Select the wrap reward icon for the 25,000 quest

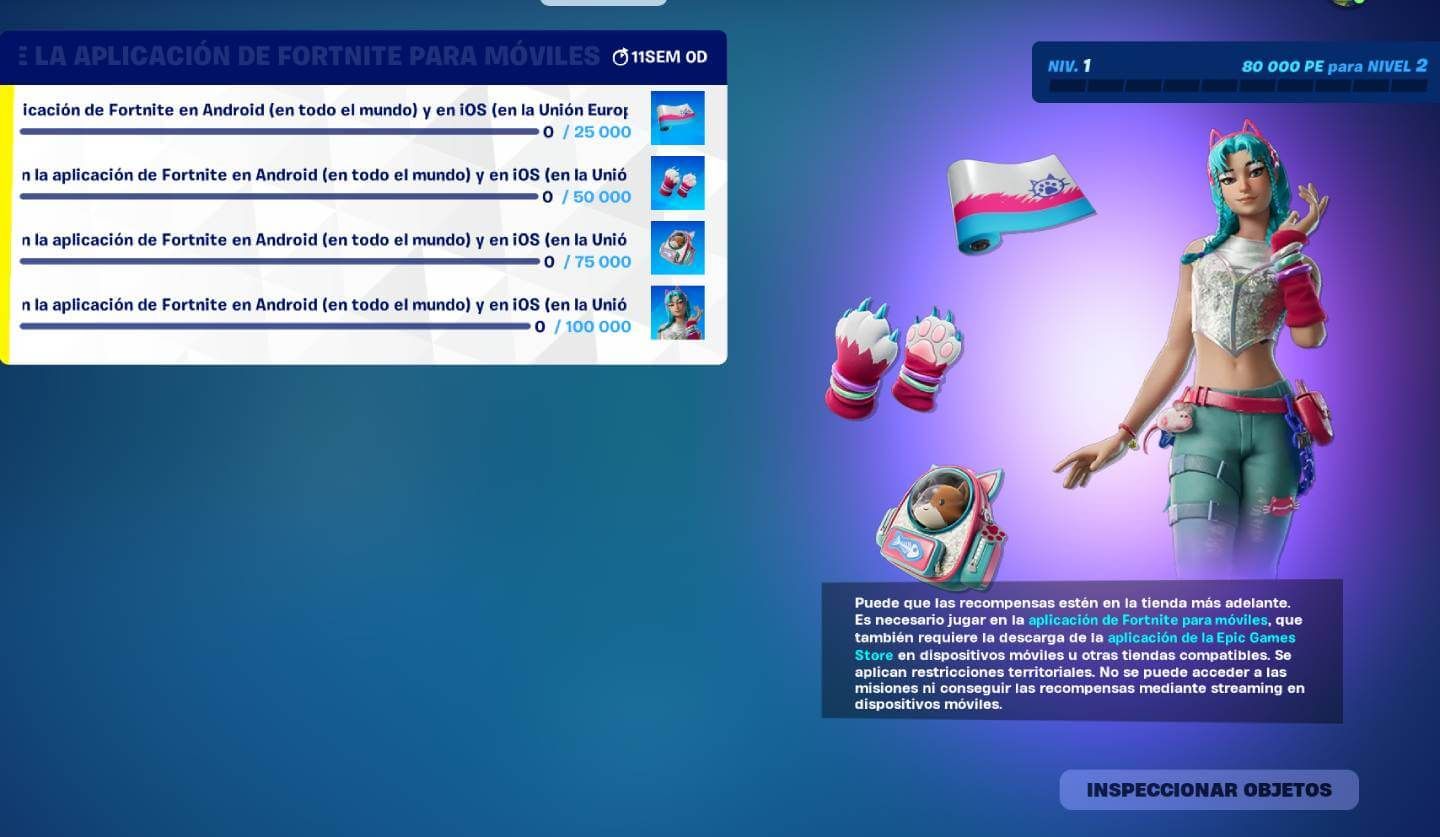coord(678,117)
